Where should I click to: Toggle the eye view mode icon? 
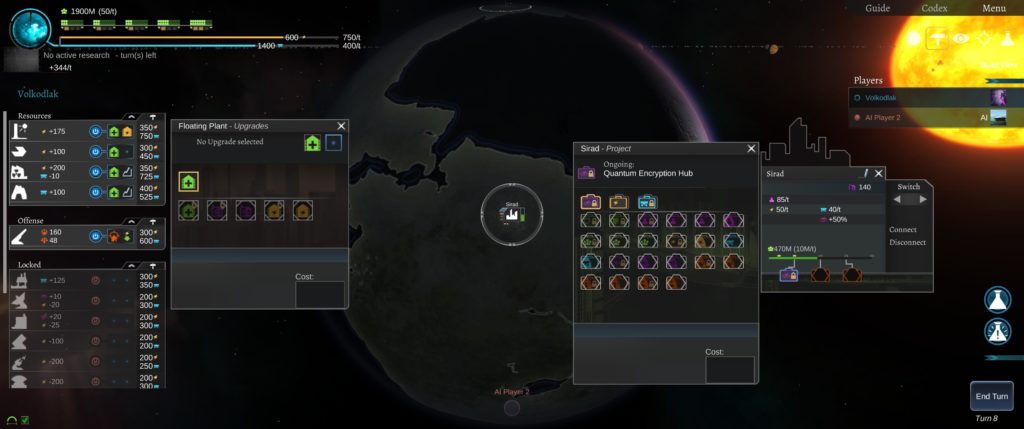point(962,38)
